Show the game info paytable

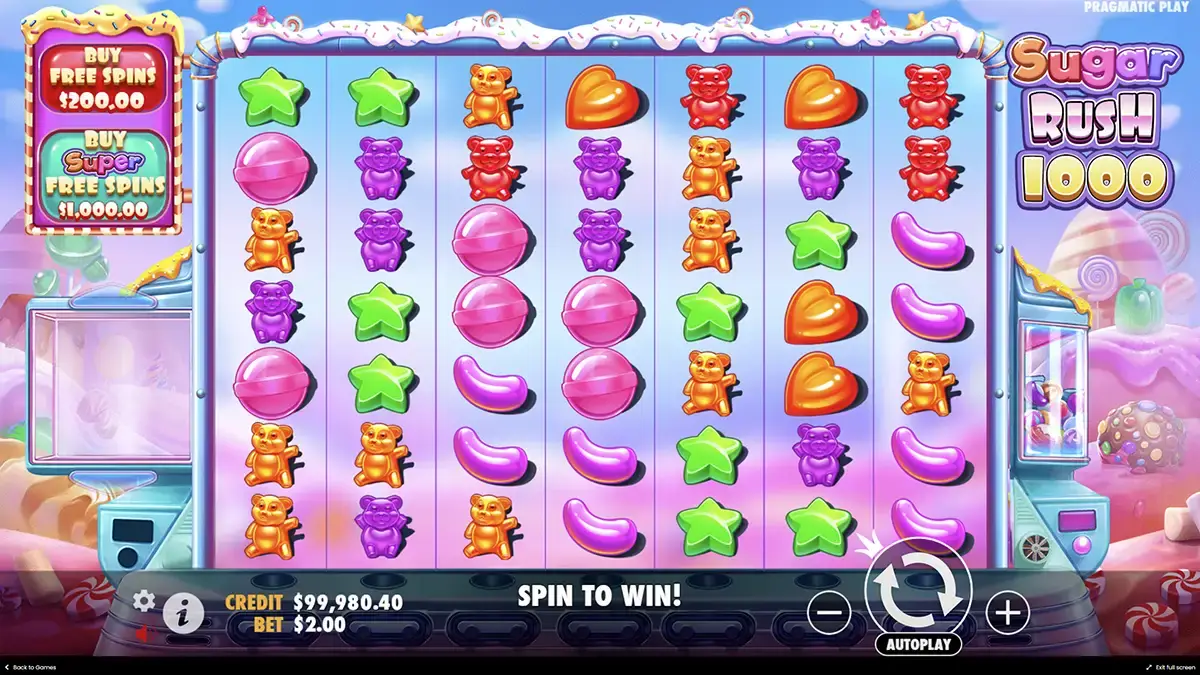coord(182,611)
